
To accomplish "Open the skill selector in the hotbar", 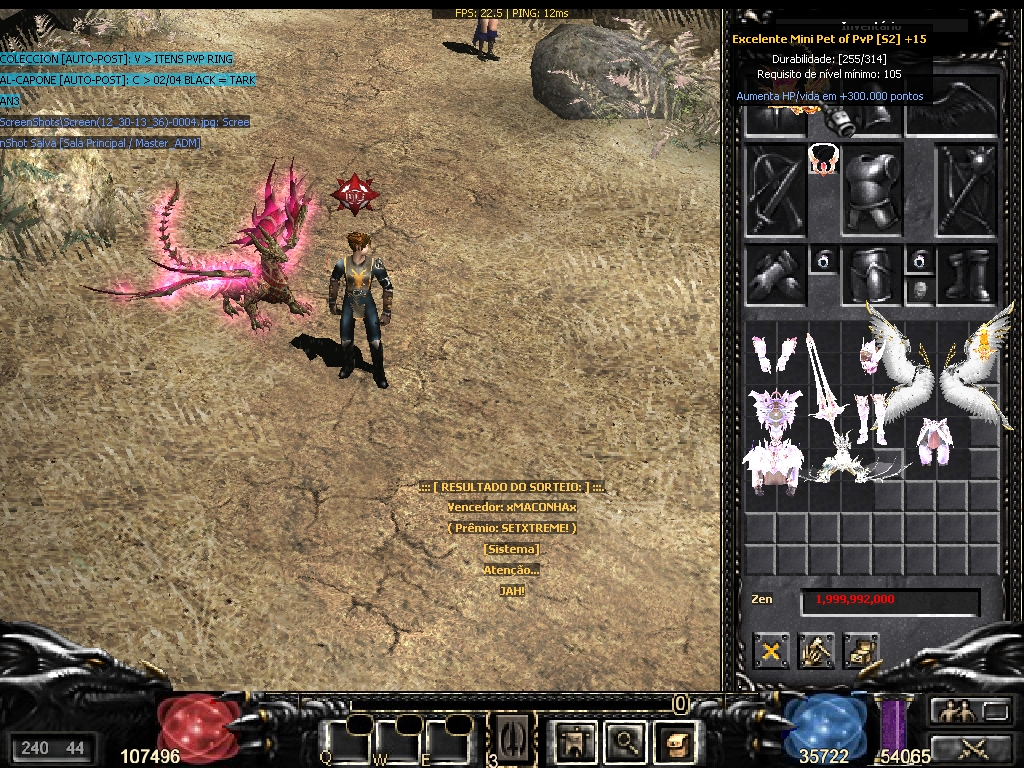I will [512, 738].
